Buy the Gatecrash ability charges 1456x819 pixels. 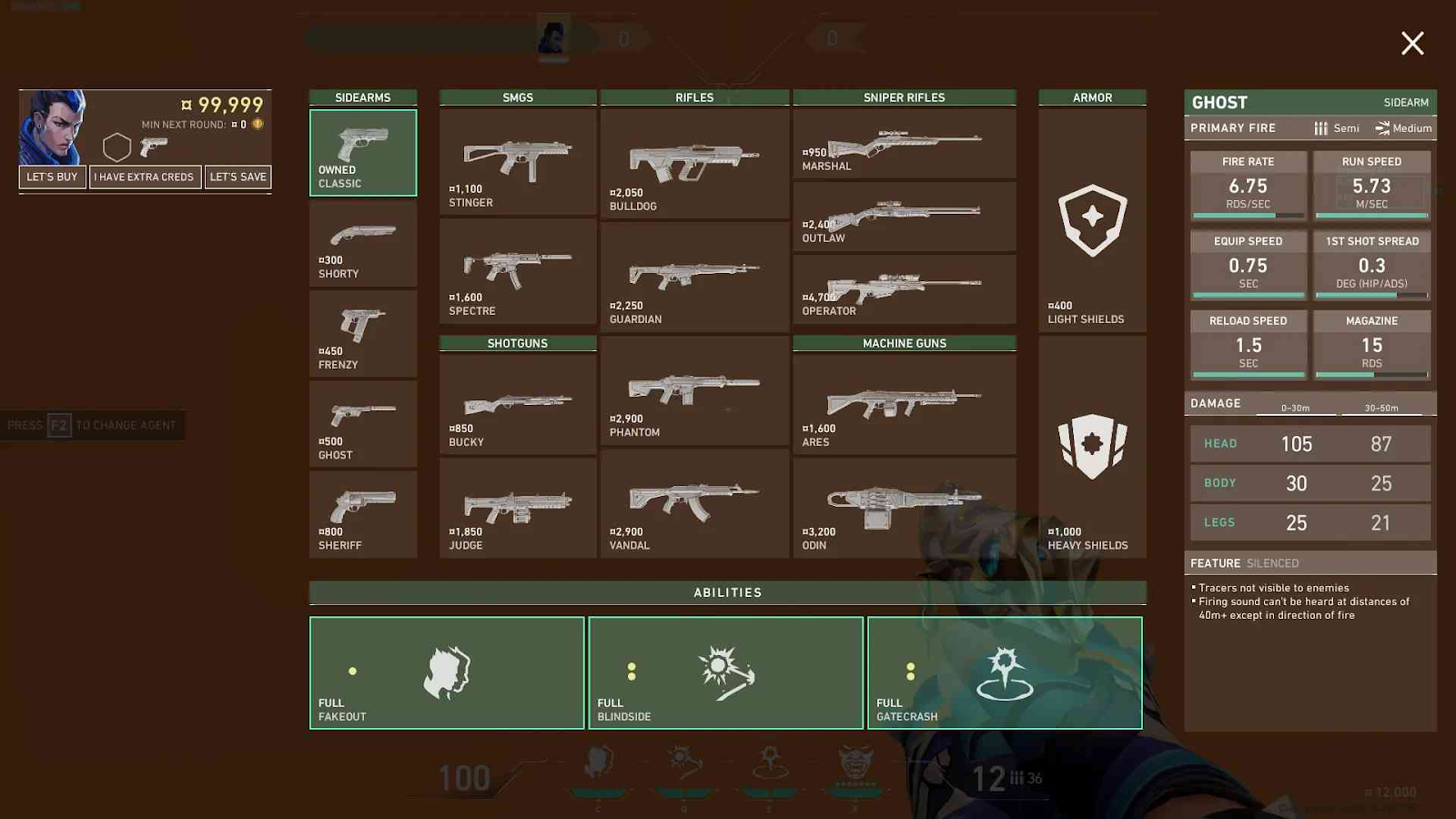click(x=1005, y=673)
